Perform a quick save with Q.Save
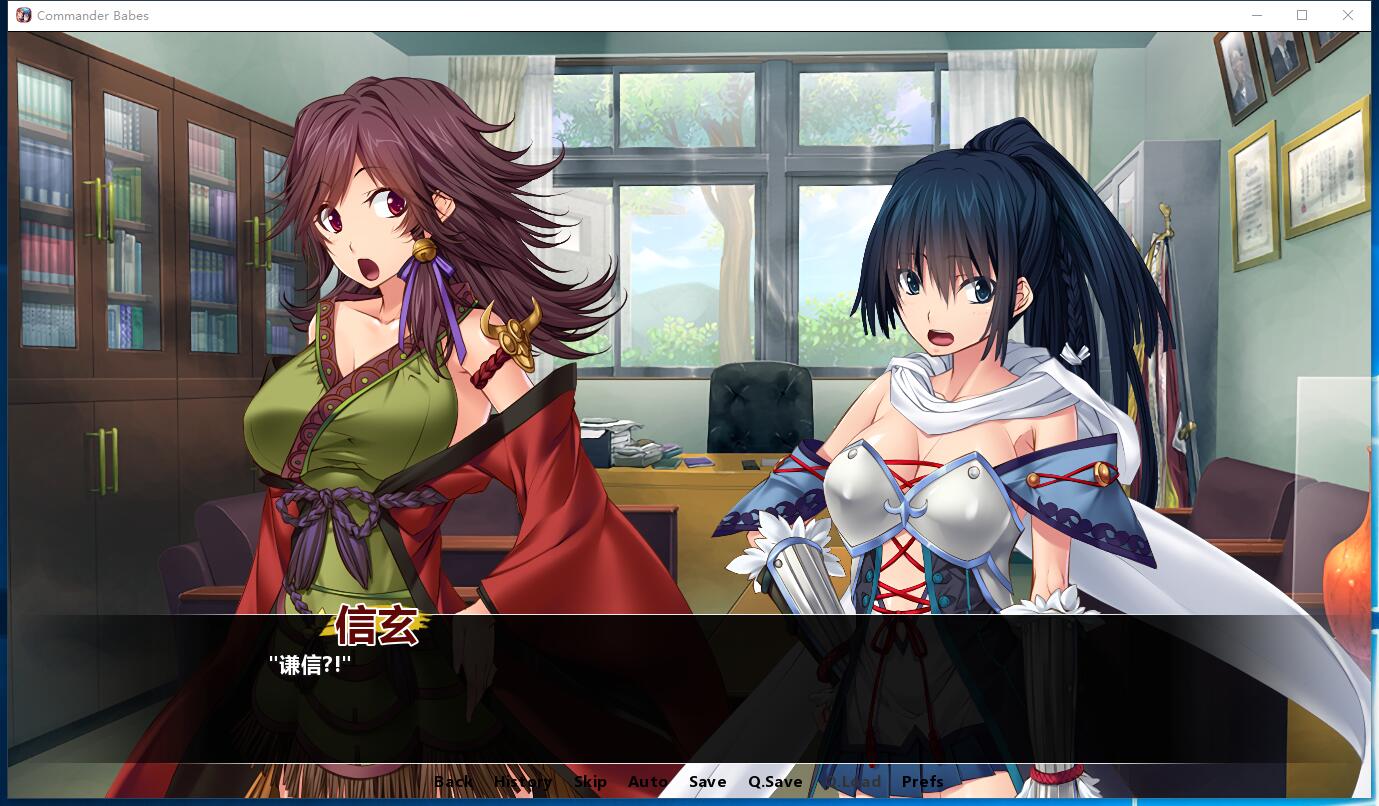 (773, 781)
